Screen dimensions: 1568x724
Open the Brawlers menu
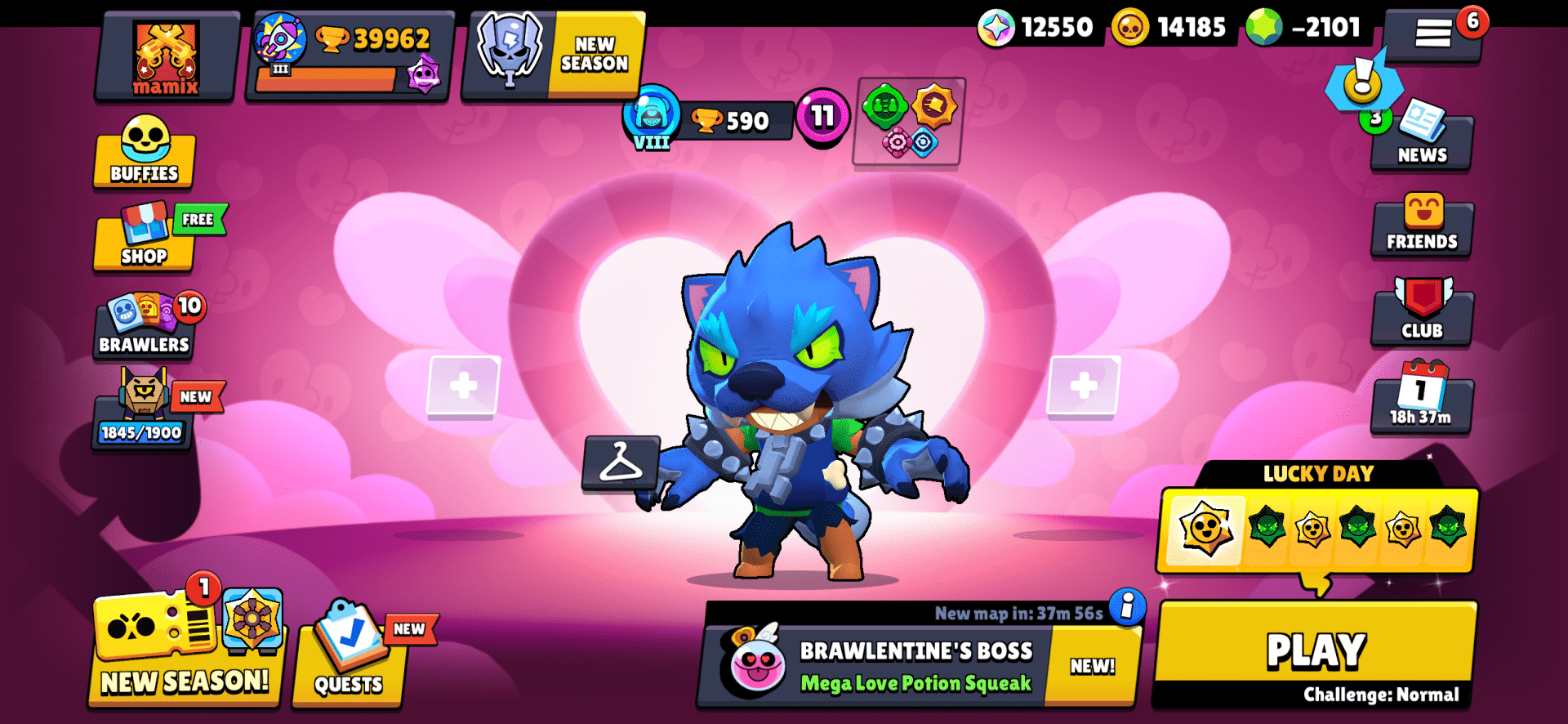coord(144,327)
